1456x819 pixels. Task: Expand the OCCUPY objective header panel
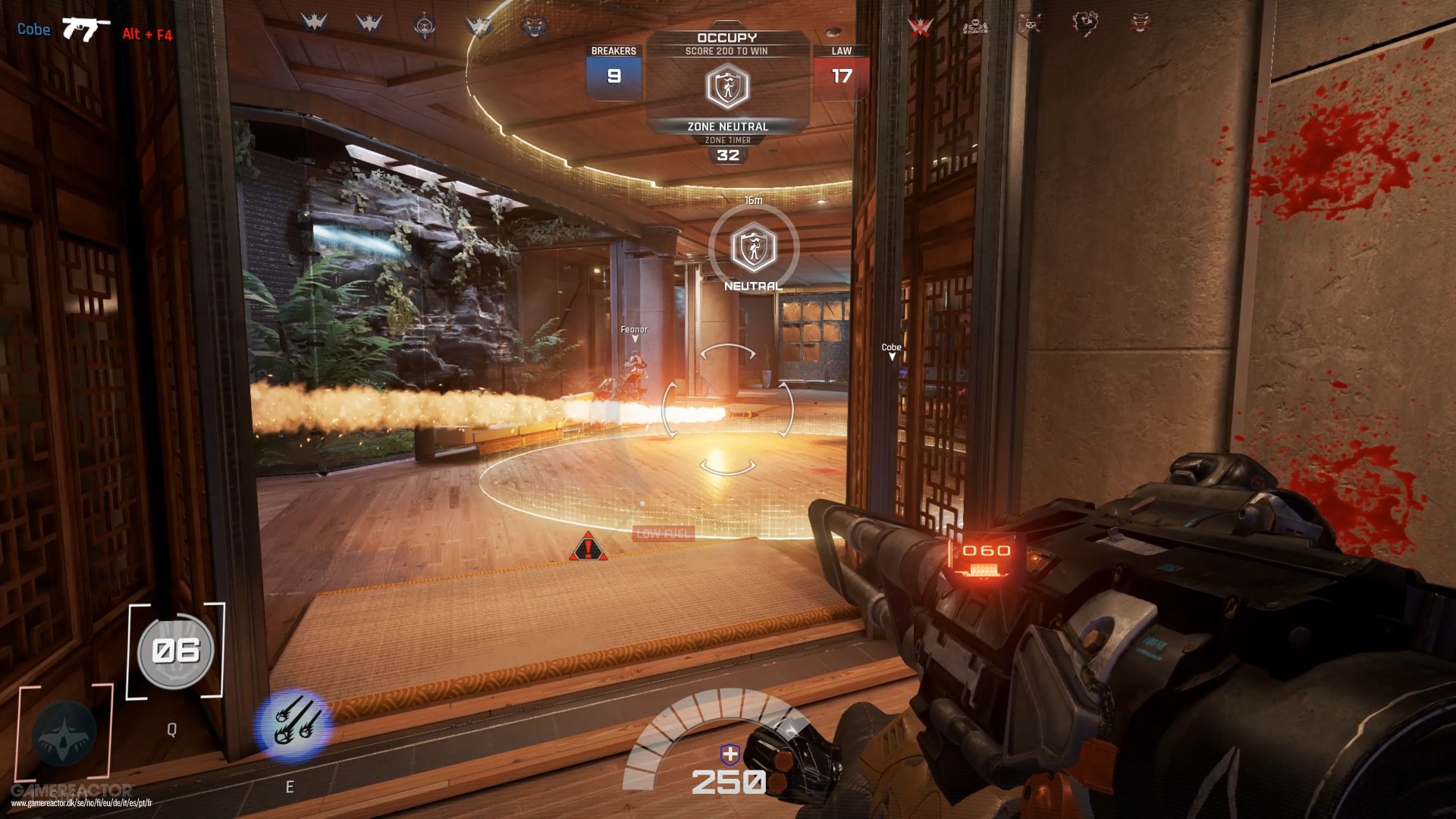[726, 36]
